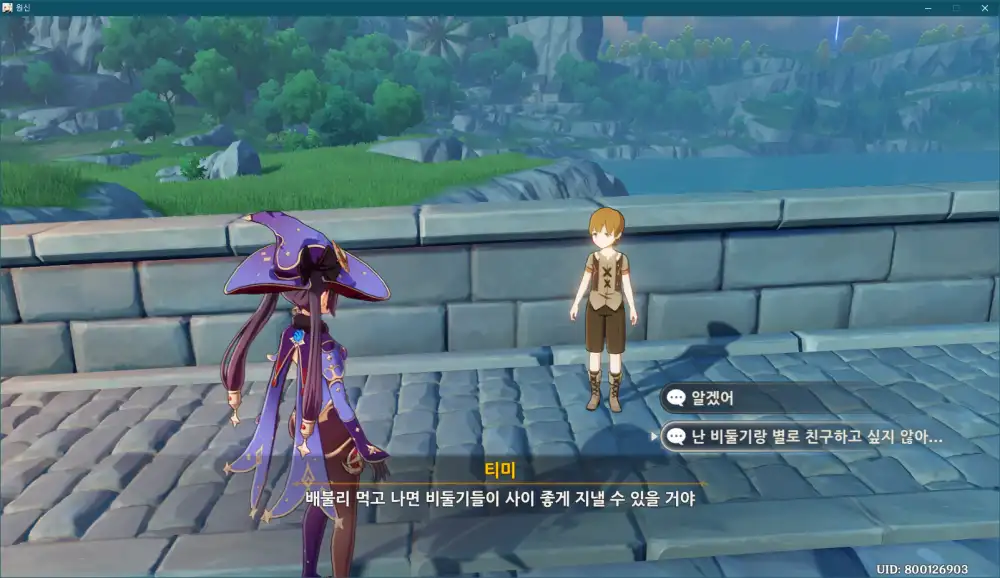
Task: Minimize the game window
Action: coord(928,8)
